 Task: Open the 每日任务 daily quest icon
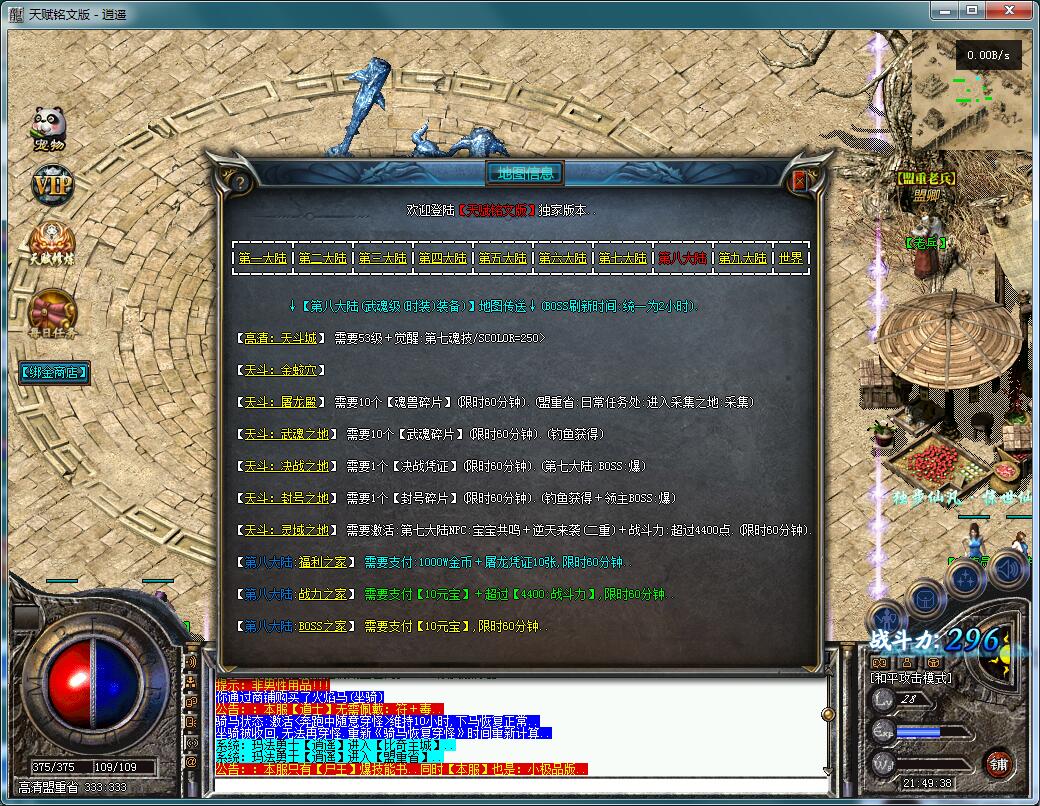[x=52, y=314]
